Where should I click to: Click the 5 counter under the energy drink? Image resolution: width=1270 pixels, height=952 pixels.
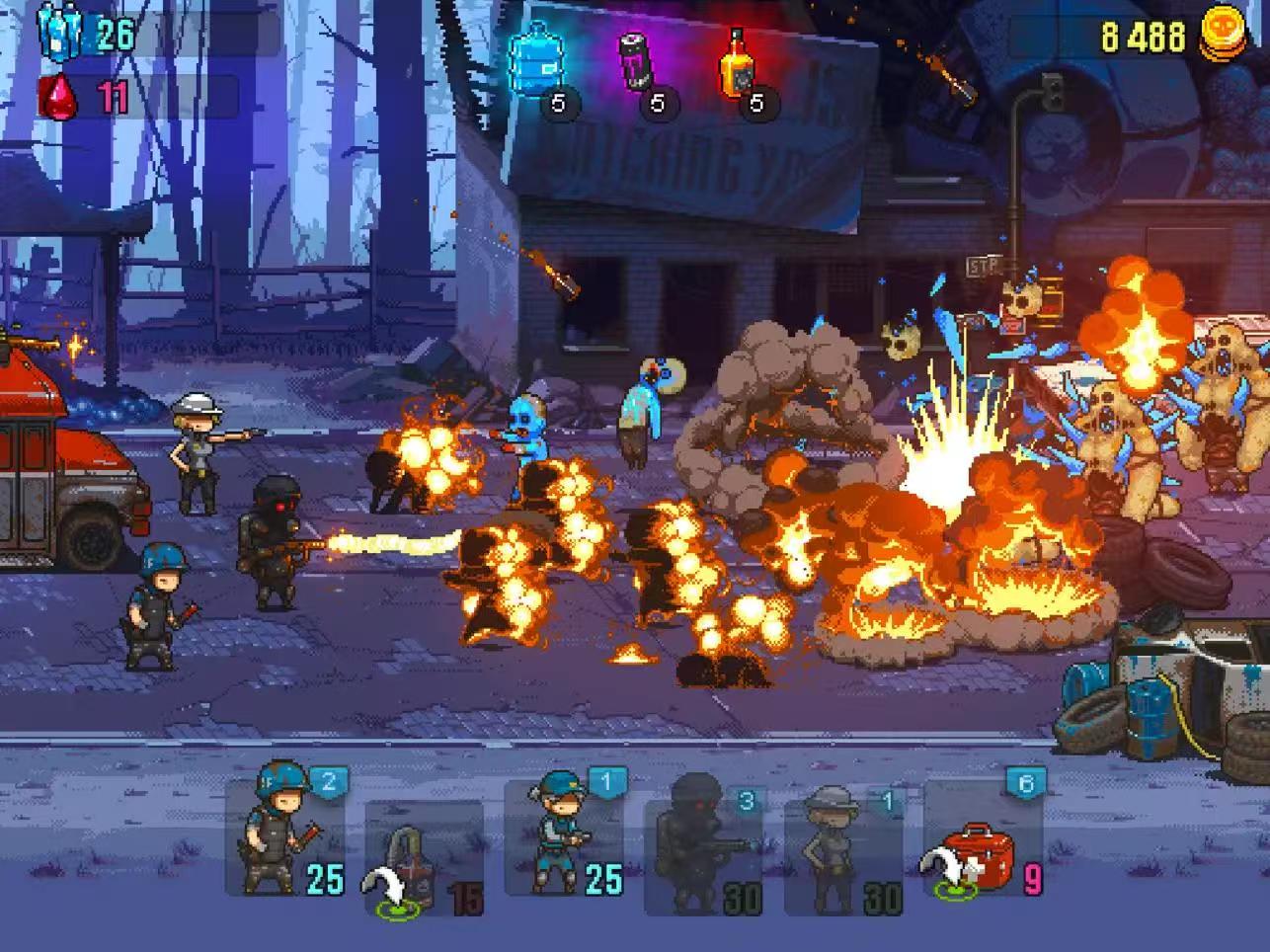point(660,101)
